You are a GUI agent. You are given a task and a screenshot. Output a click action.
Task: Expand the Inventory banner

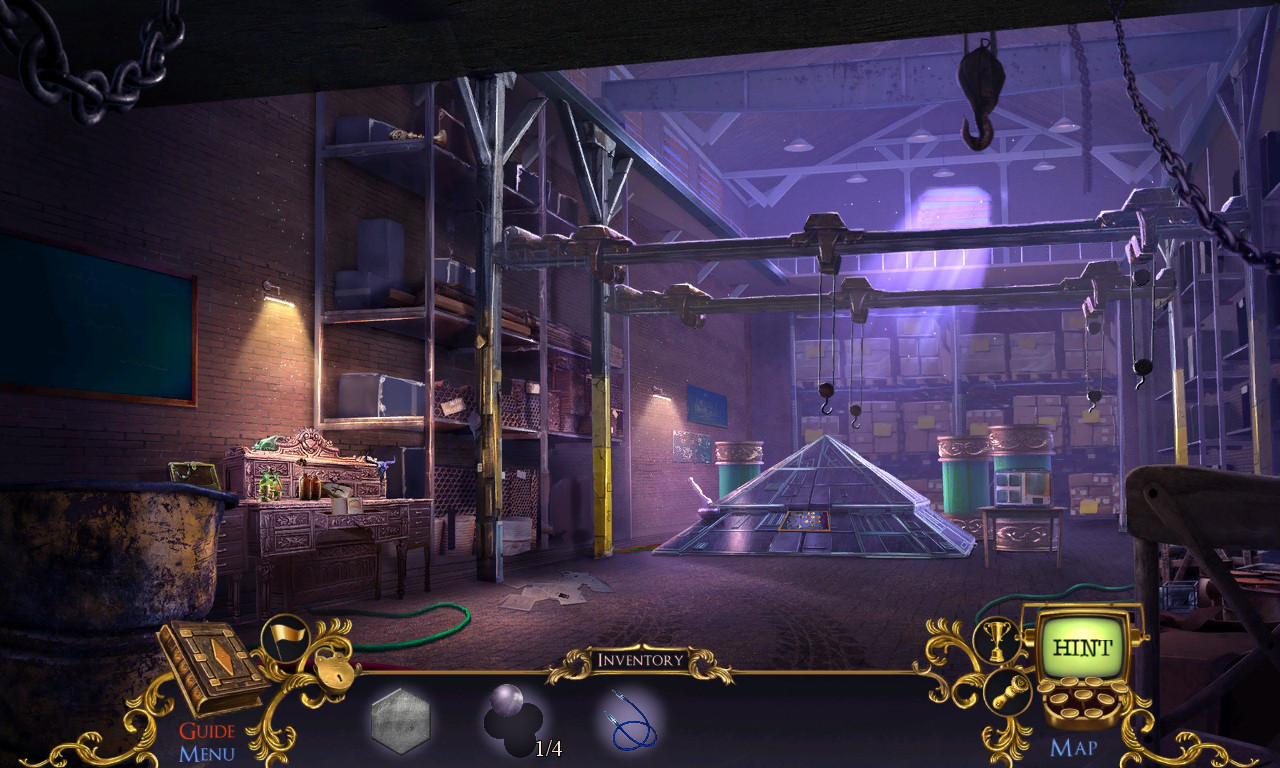coord(640,659)
